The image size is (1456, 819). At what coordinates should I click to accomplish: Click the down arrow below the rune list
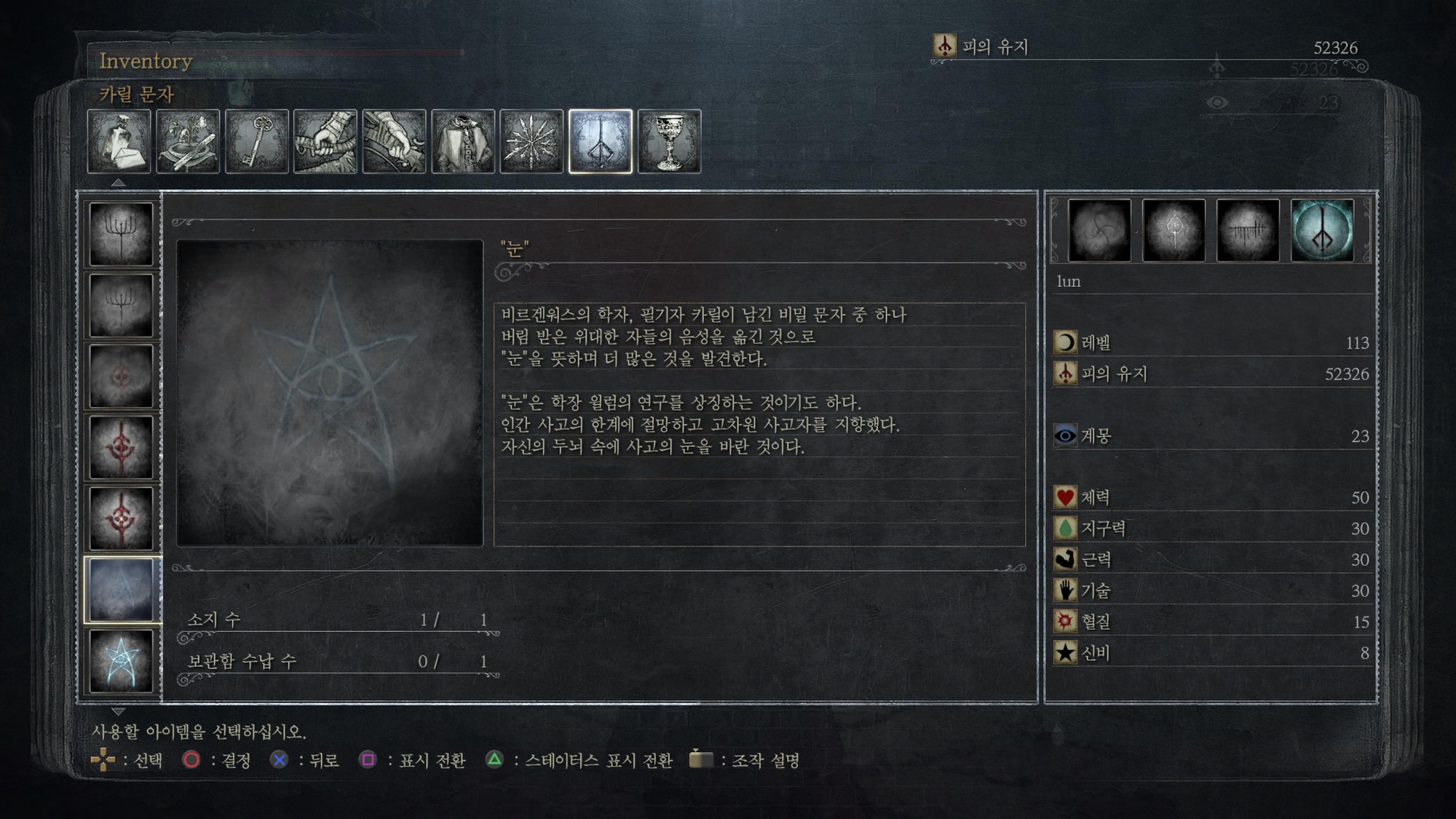(x=118, y=711)
